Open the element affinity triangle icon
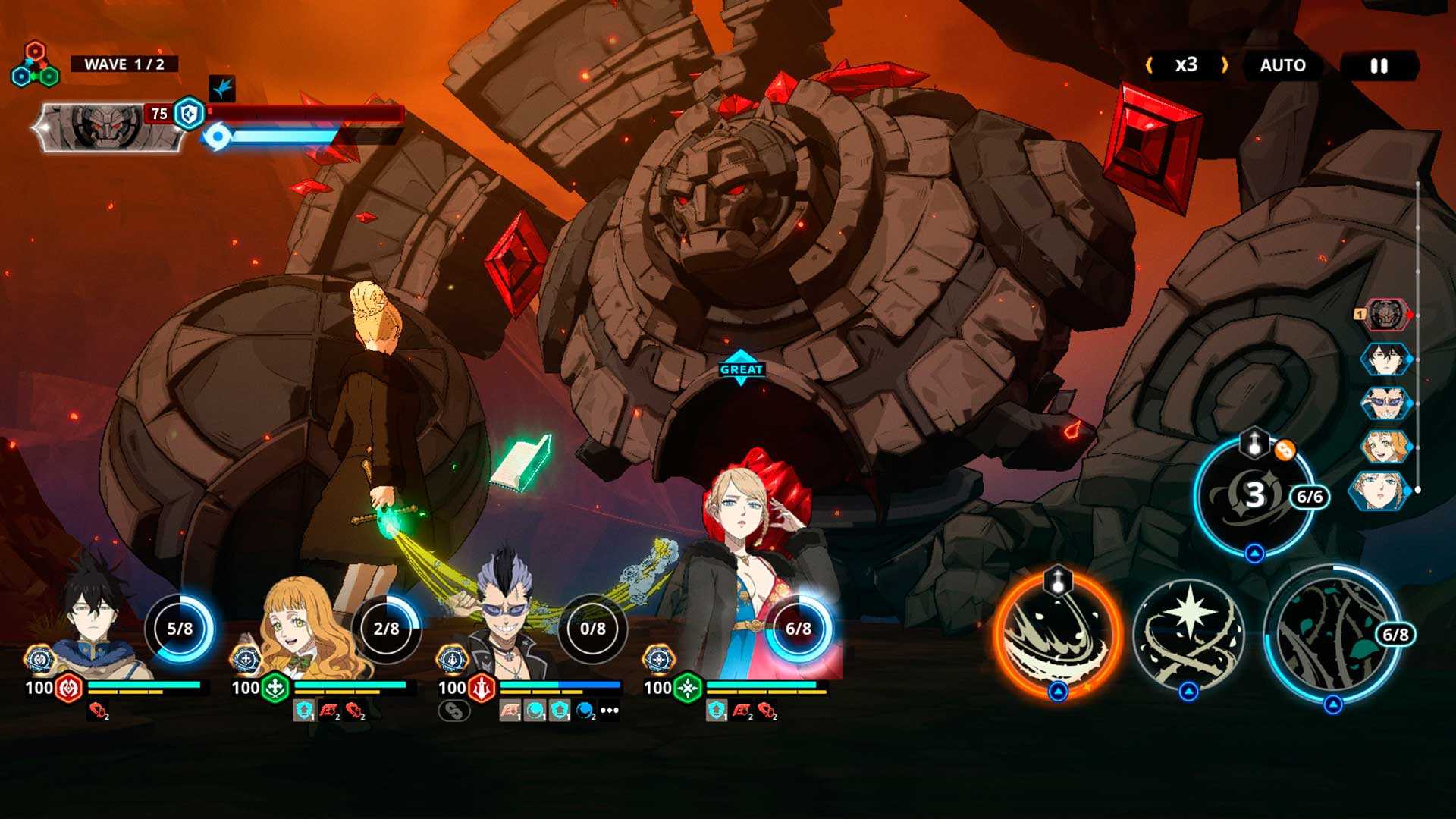The width and height of the screenshot is (1456, 819). (x=35, y=66)
